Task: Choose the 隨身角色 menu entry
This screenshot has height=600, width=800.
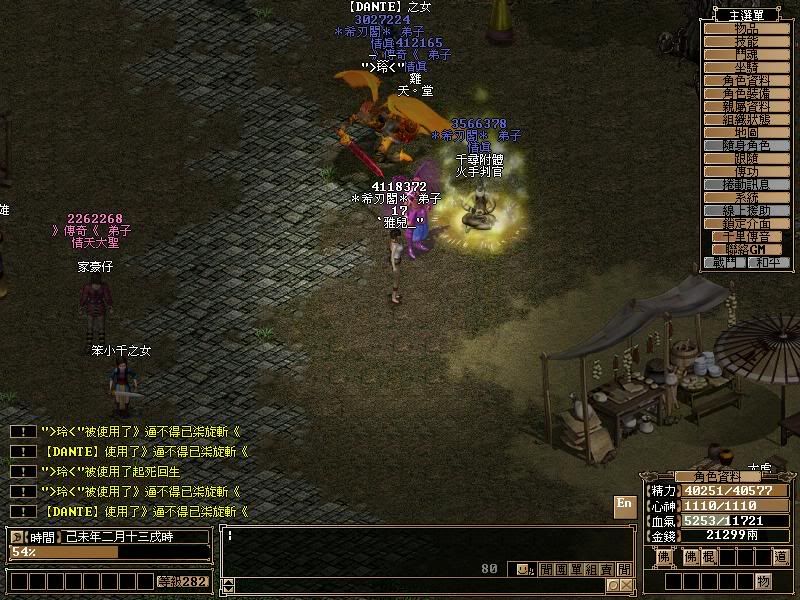Action: (747, 145)
